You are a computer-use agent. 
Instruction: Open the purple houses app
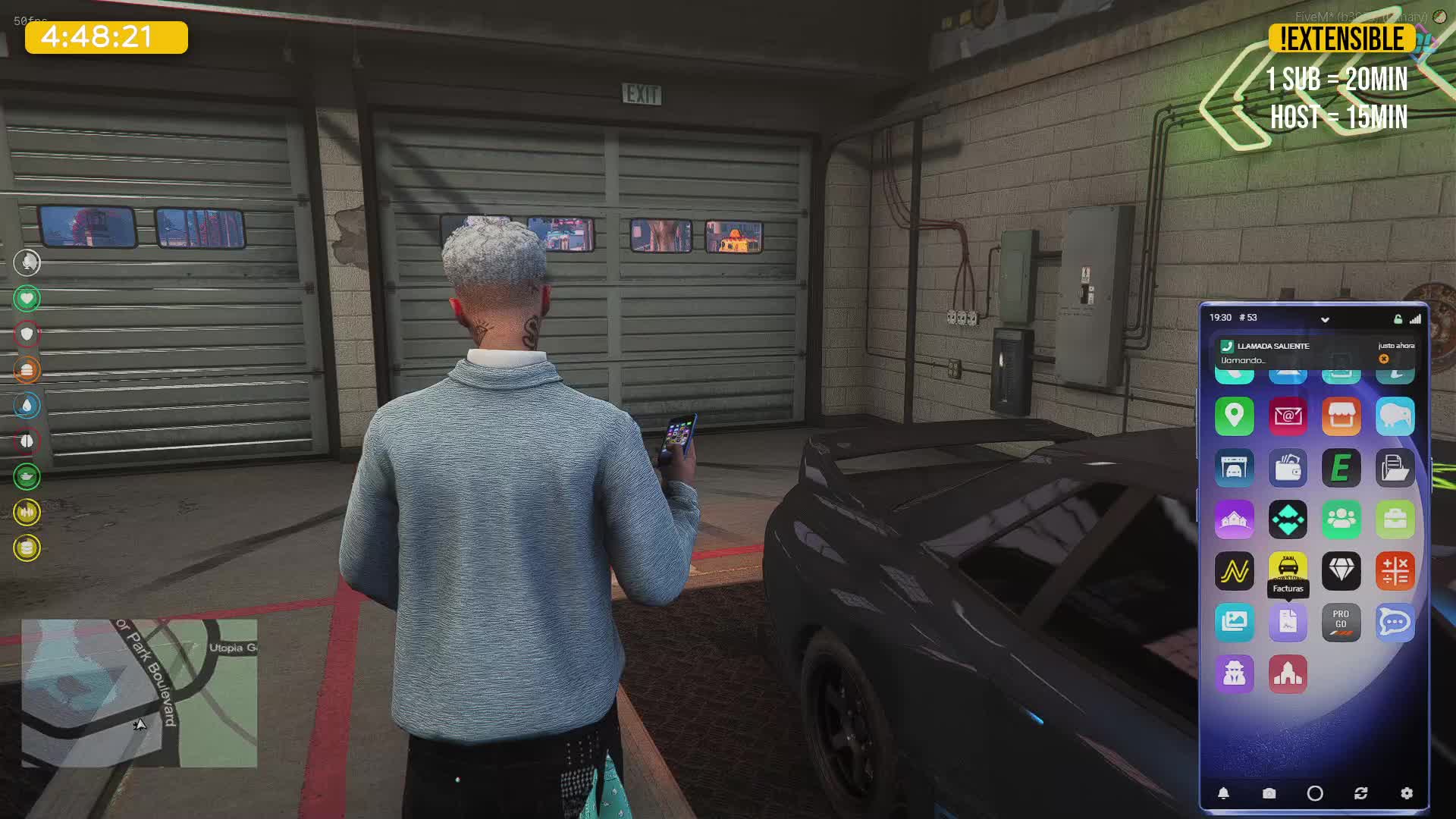pyautogui.click(x=1234, y=519)
